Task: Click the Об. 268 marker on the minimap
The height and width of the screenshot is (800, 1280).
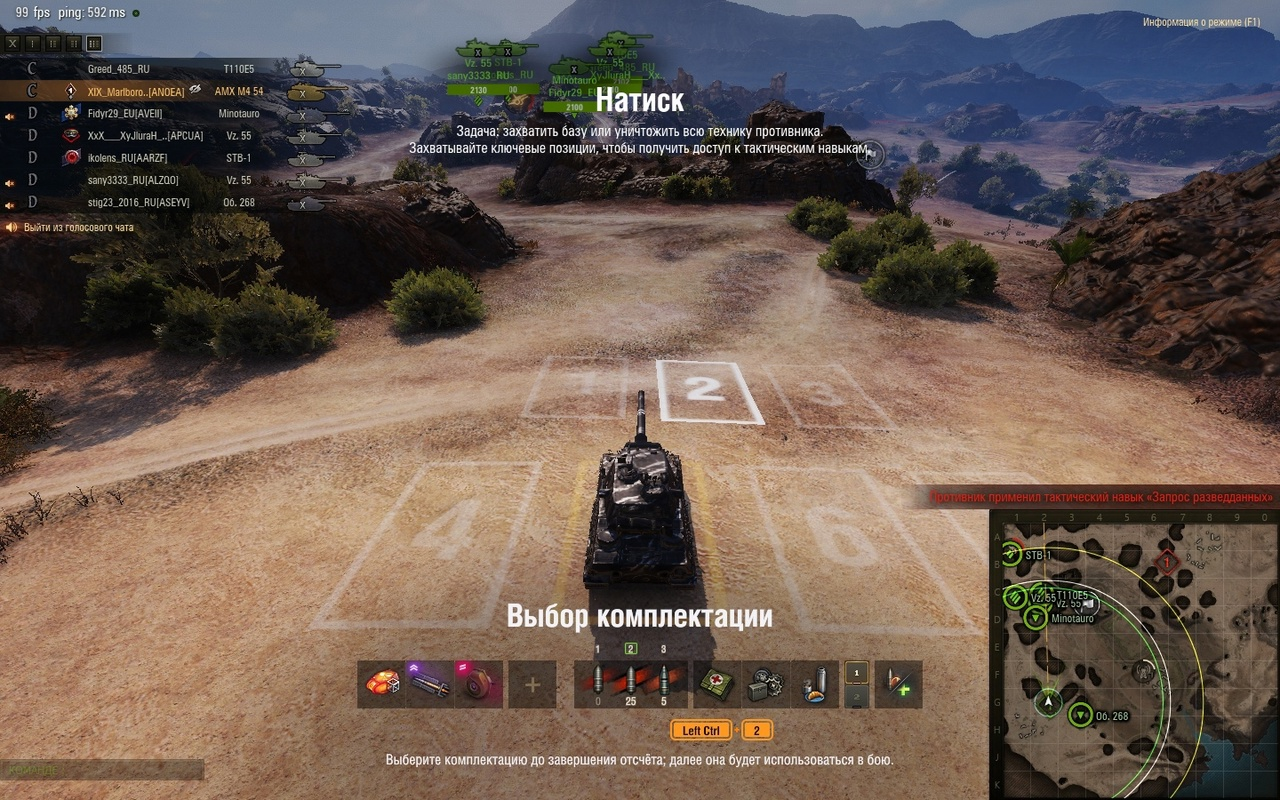Action: 1080,715
